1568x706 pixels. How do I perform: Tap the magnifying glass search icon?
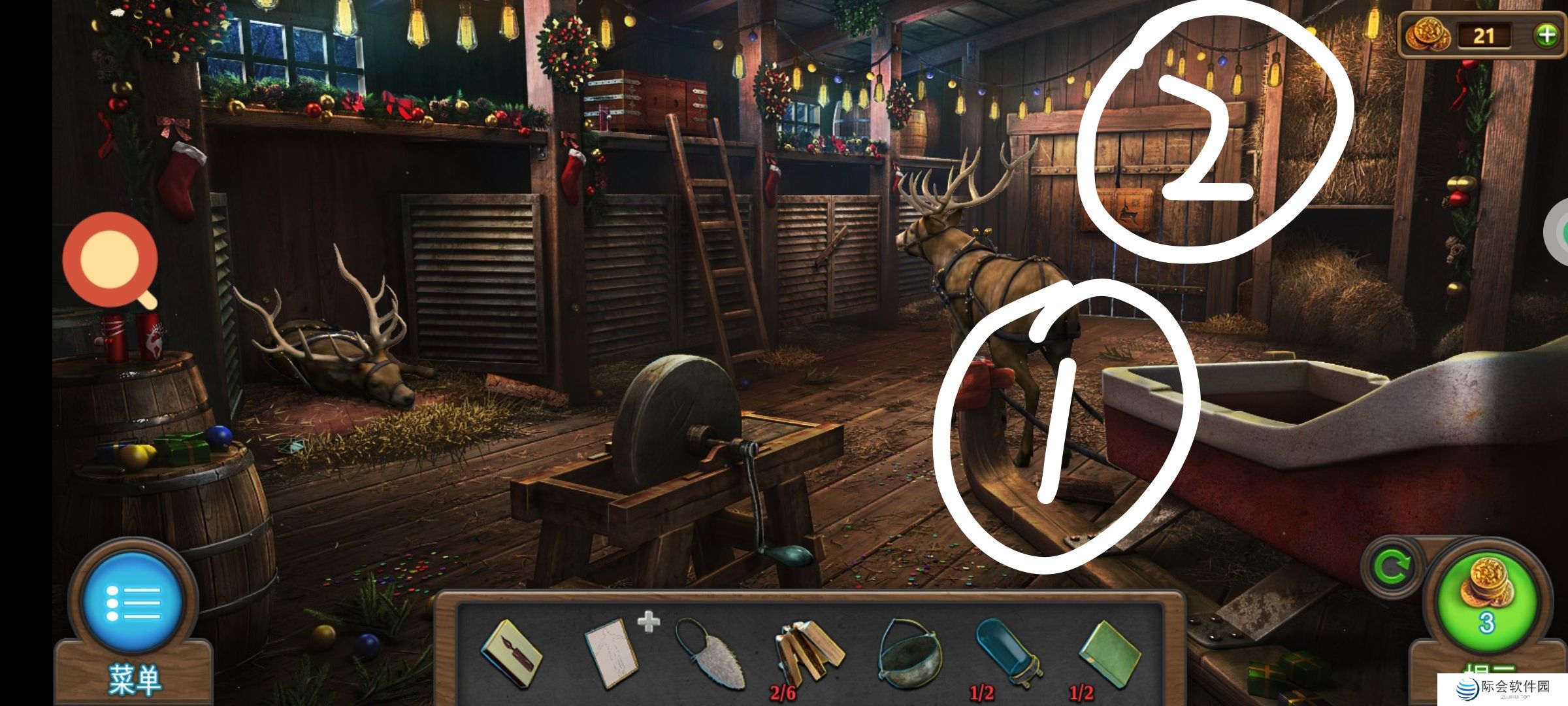click(111, 260)
